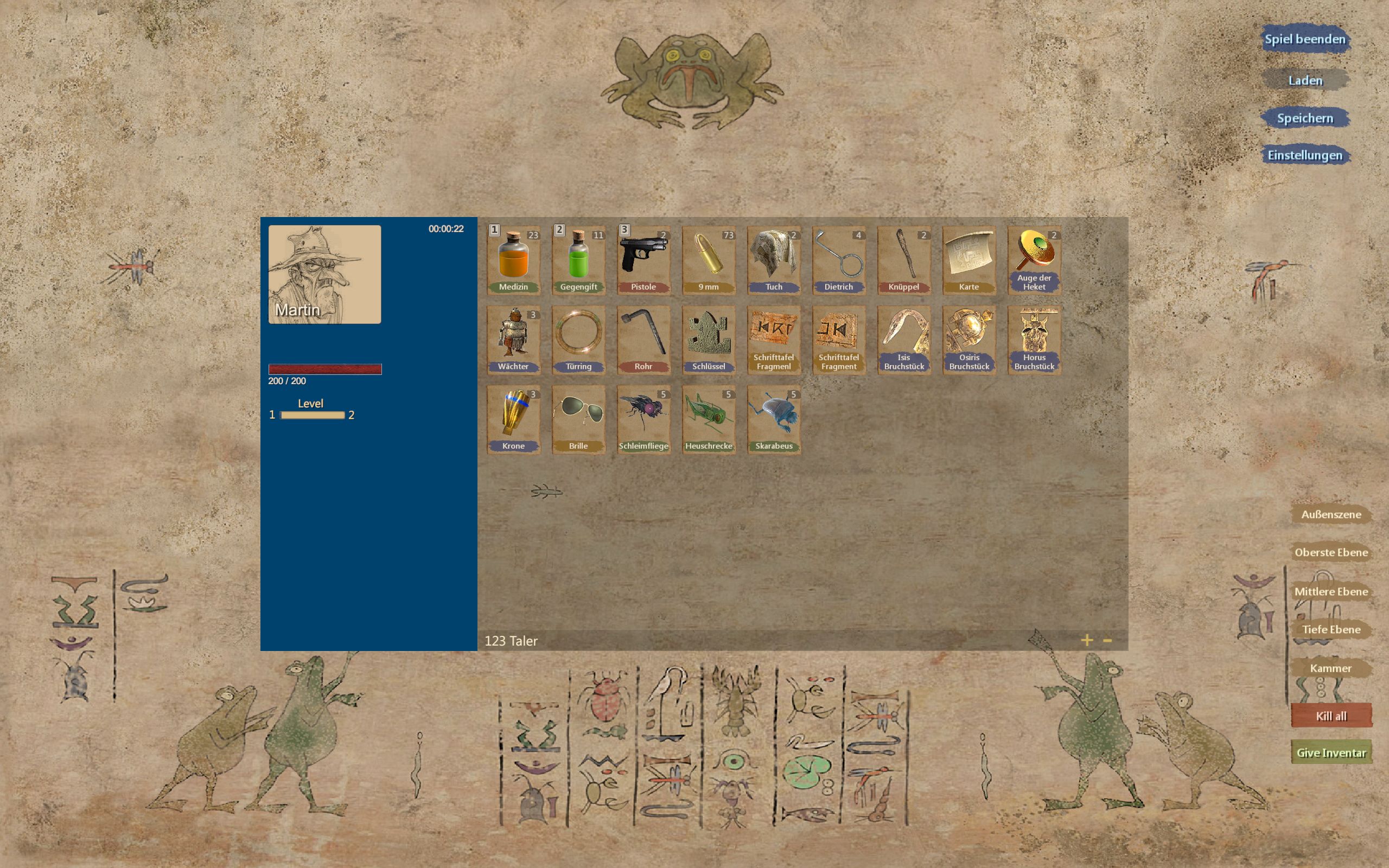Open the Laden menu
The height and width of the screenshot is (868, 1389).
[x=1304, y=80]
